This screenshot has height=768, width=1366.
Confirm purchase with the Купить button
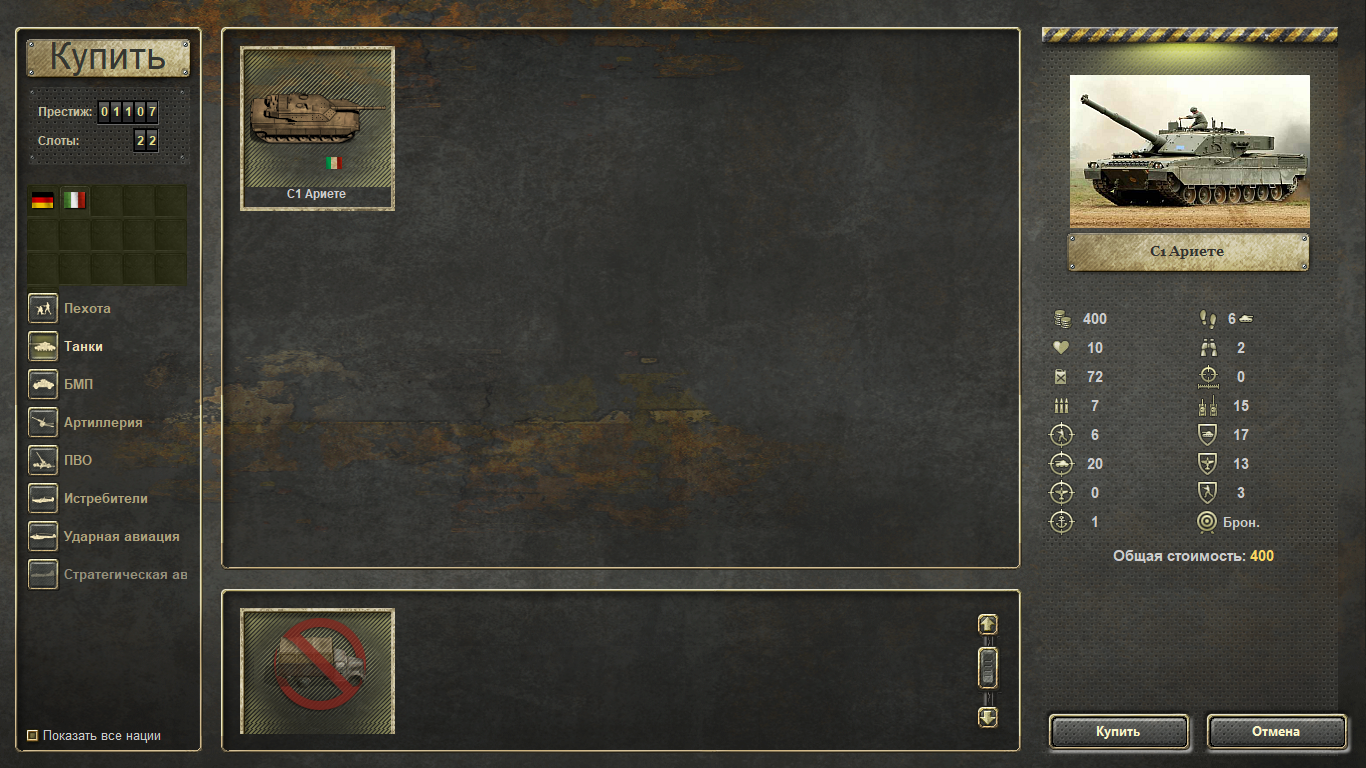[x=1118, y=732]
